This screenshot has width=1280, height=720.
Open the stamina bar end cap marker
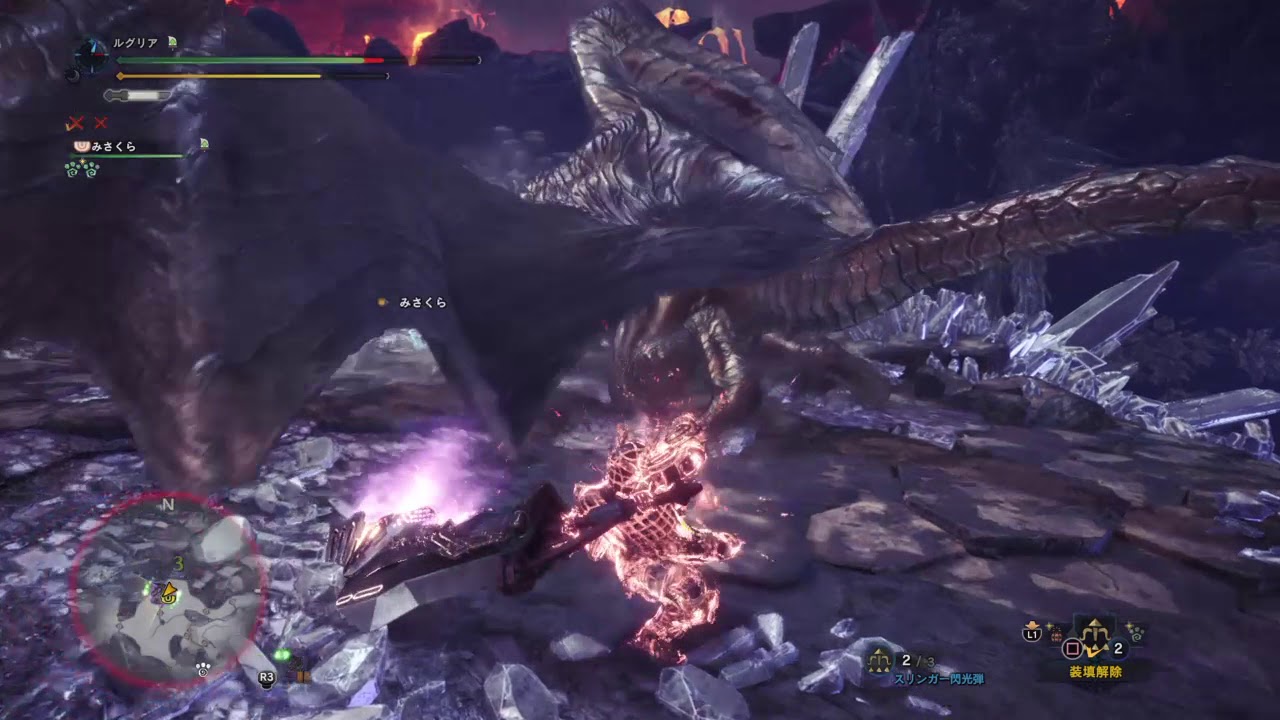[x=388, y=76]
